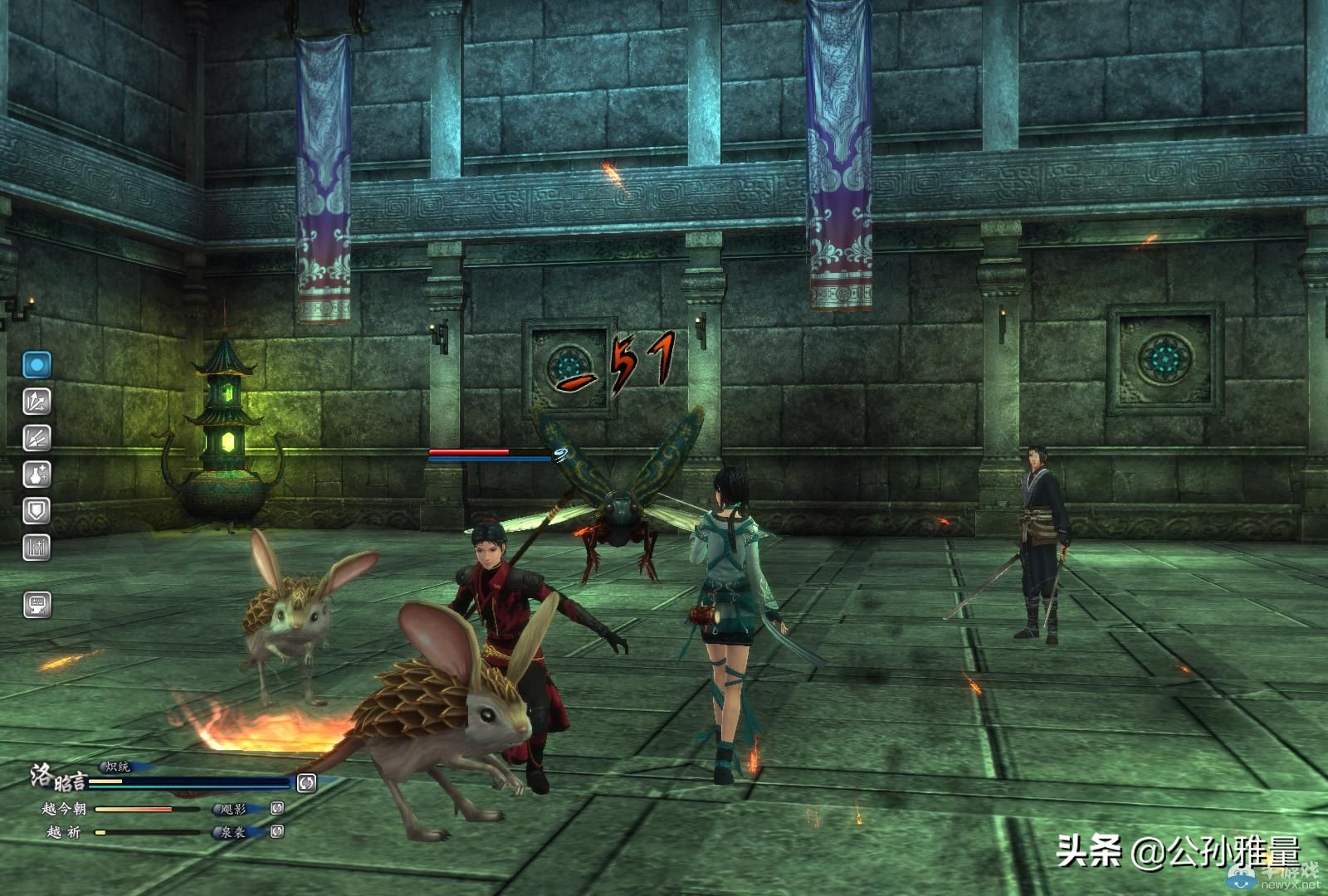
Task: Click the swap button beside 洛昭言's bar
Action: click(x=306, y=782)
